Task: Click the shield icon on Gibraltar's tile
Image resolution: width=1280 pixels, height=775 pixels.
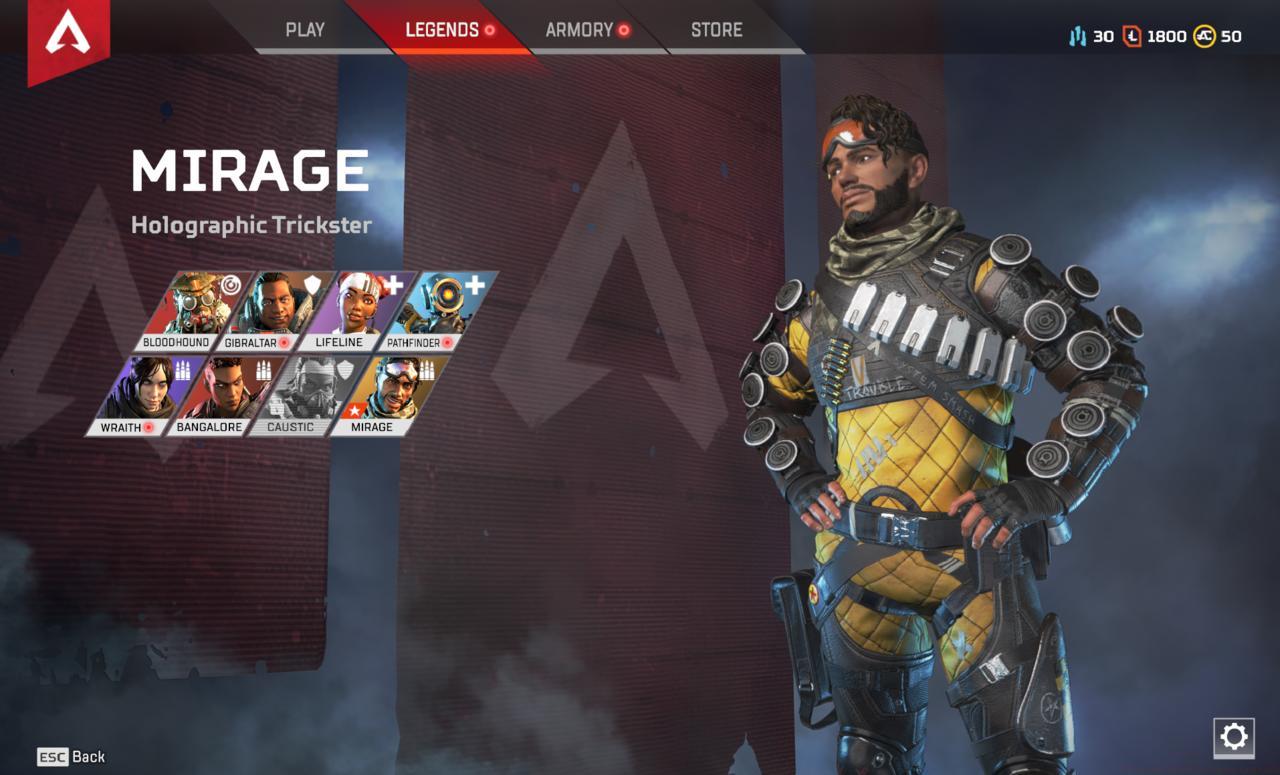Action: pos(310,285)
